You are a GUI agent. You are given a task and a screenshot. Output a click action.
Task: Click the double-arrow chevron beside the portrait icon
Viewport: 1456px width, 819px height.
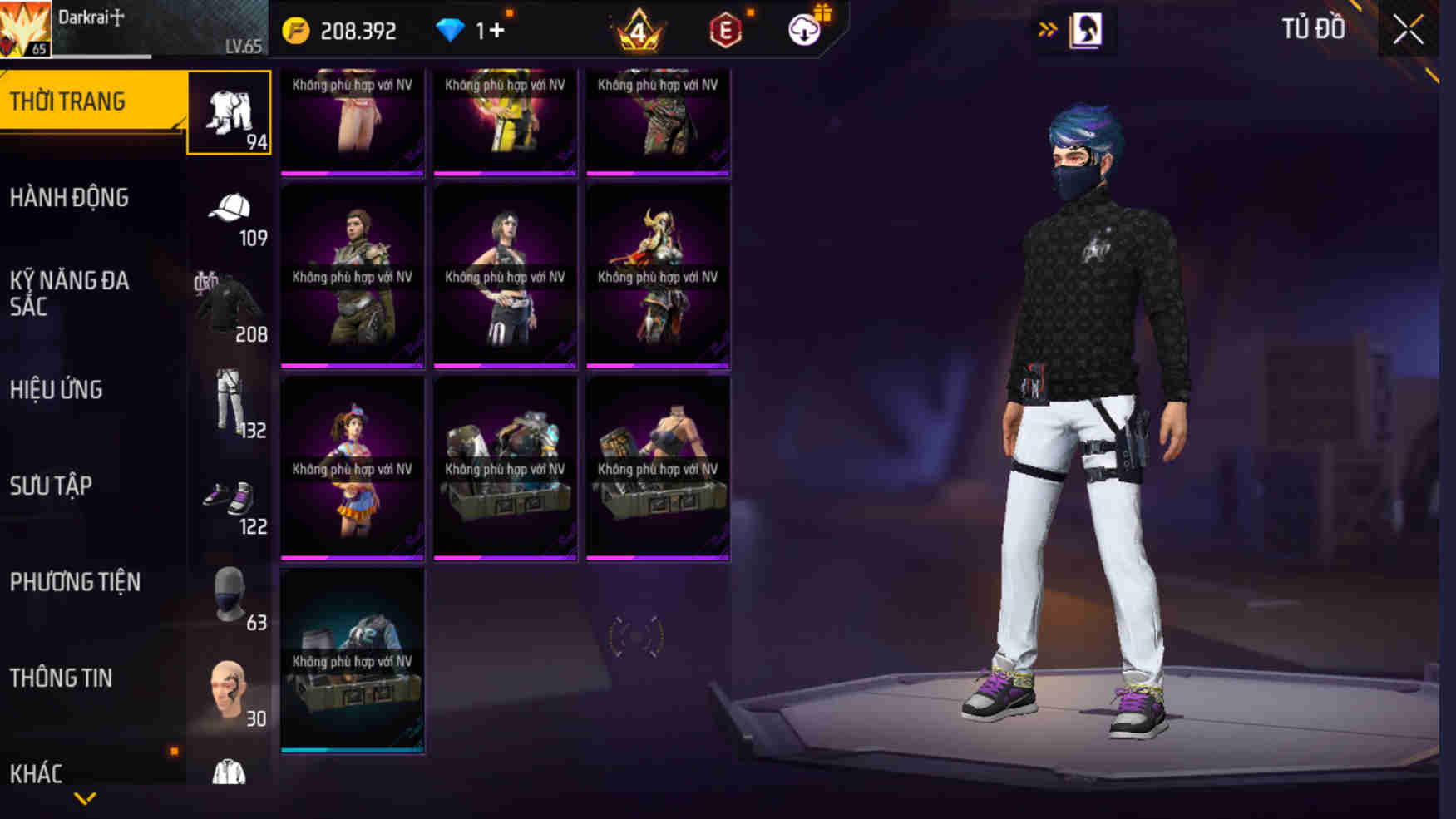[1046, 27]
